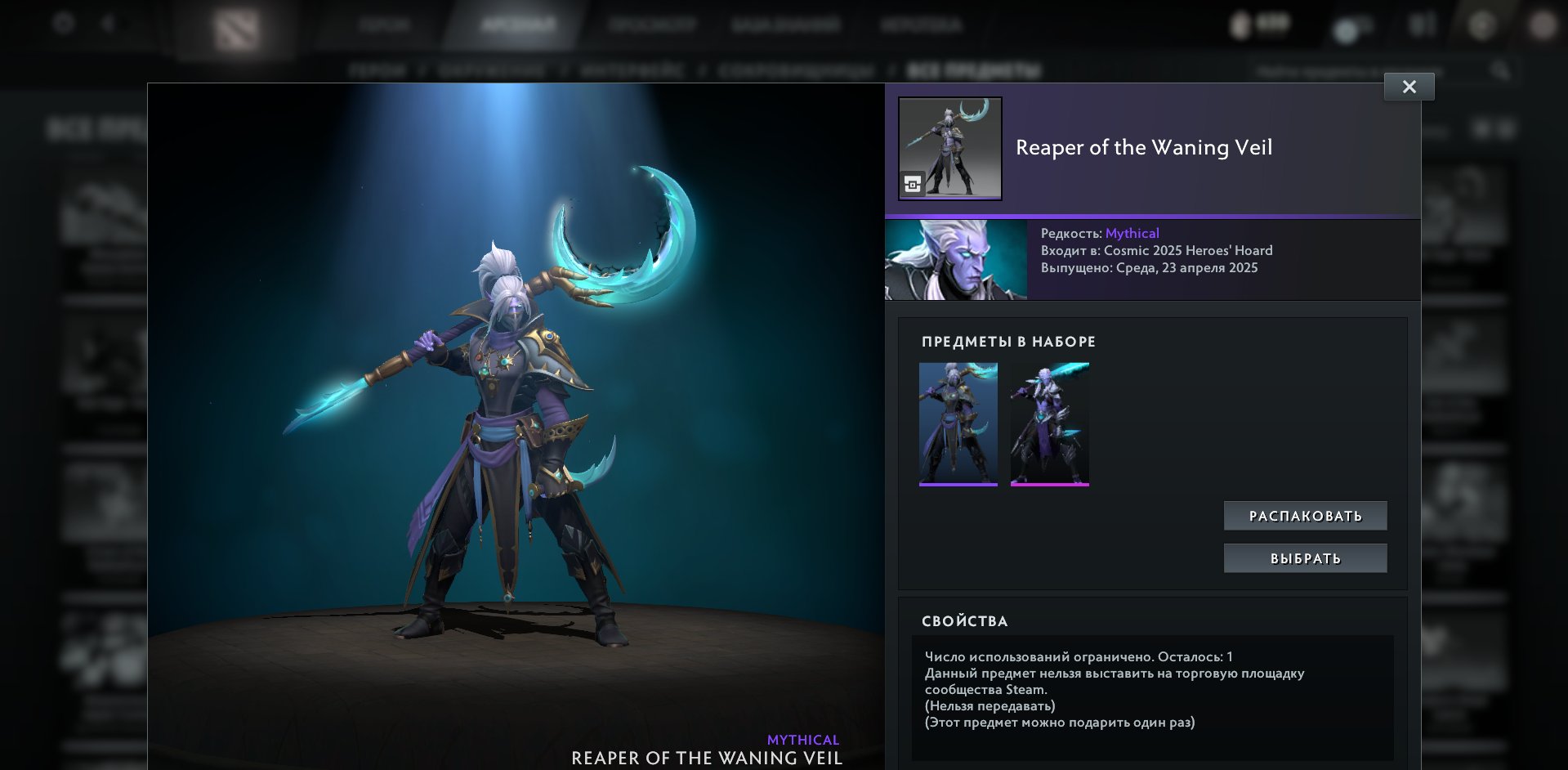Click the hero portrait next to rarity info
The height and width of the screenshot is (770, 1568).
point(954,260)
